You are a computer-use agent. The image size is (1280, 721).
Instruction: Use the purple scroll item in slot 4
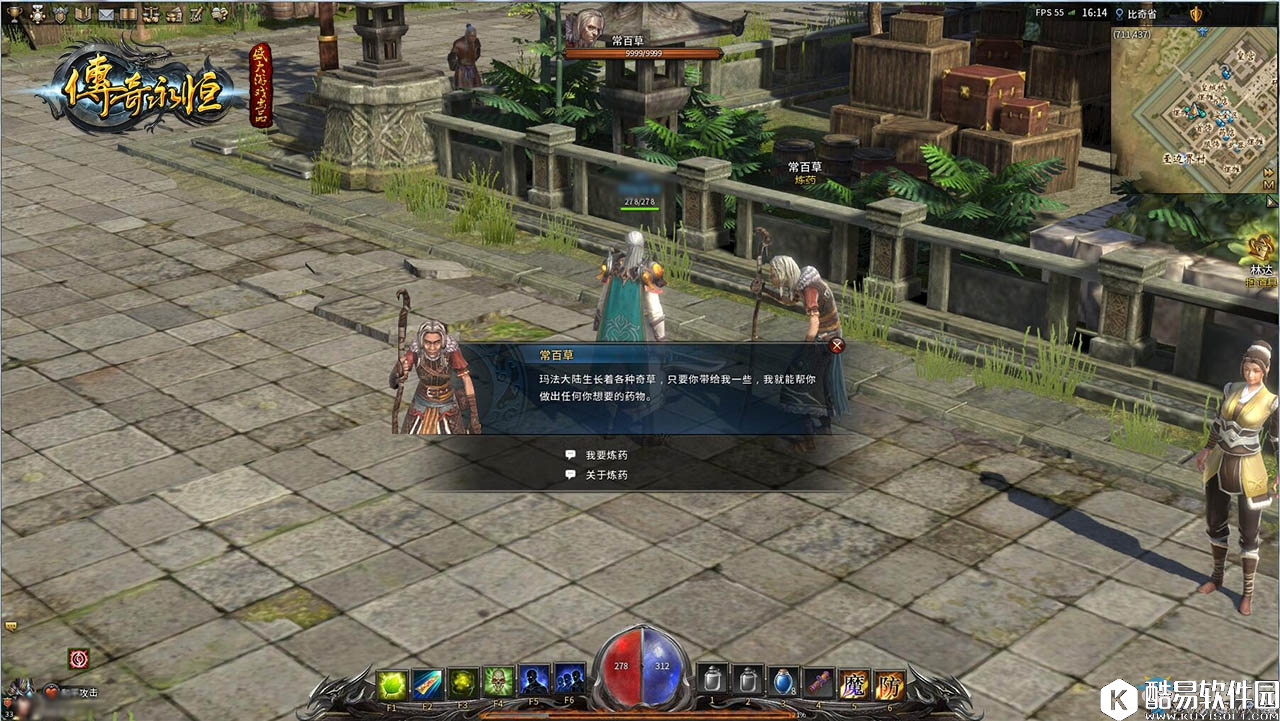pyautogui.click(x=818, y=682)
